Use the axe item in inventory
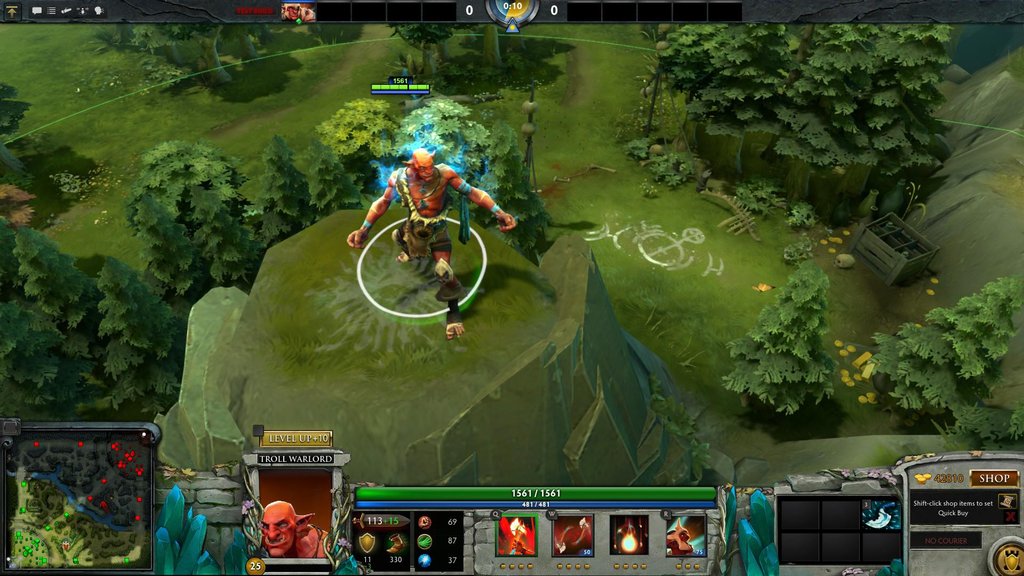Viewport: 1024px width, 576px height. 881,514
